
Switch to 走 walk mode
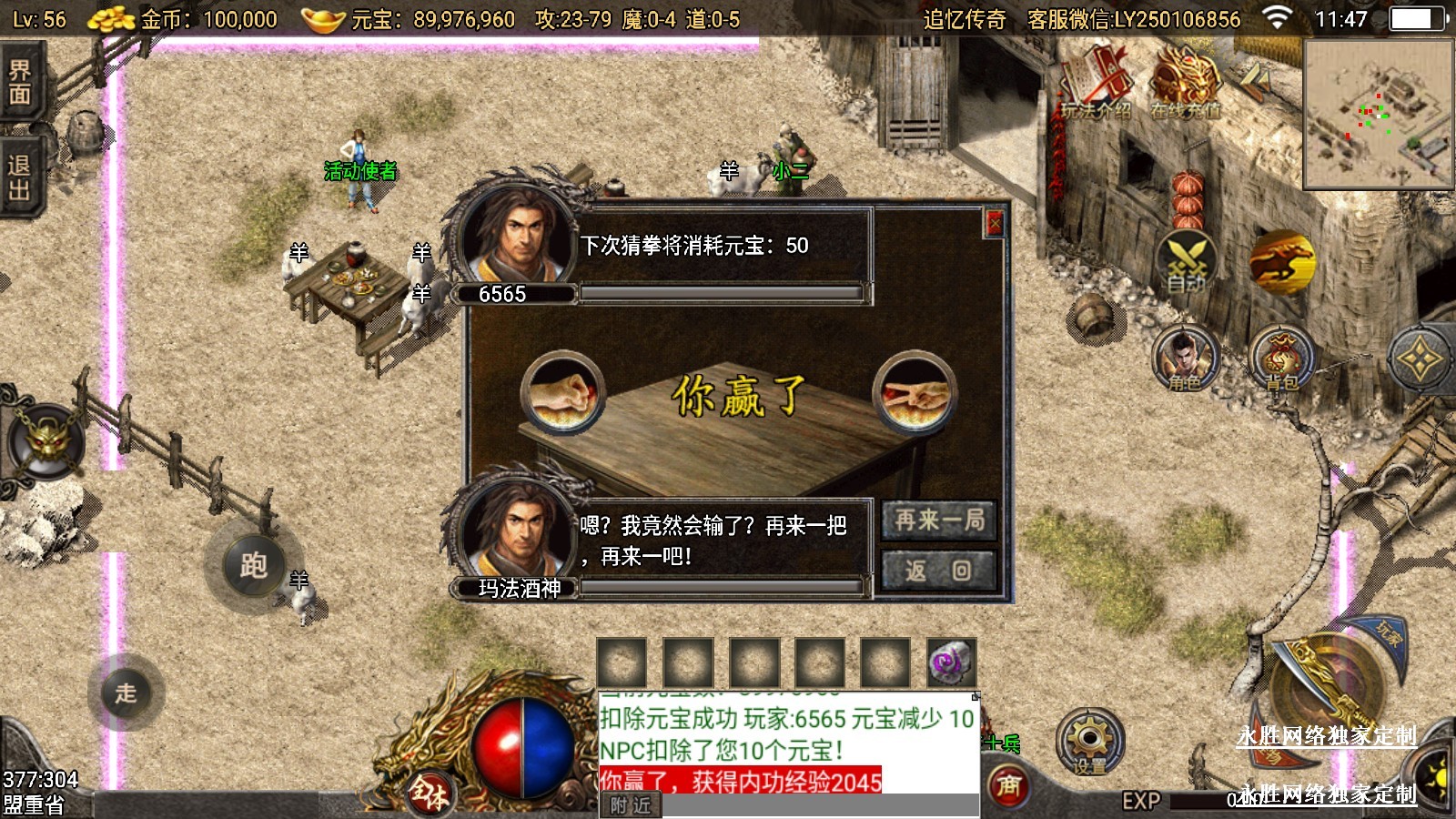pos(126,693)
